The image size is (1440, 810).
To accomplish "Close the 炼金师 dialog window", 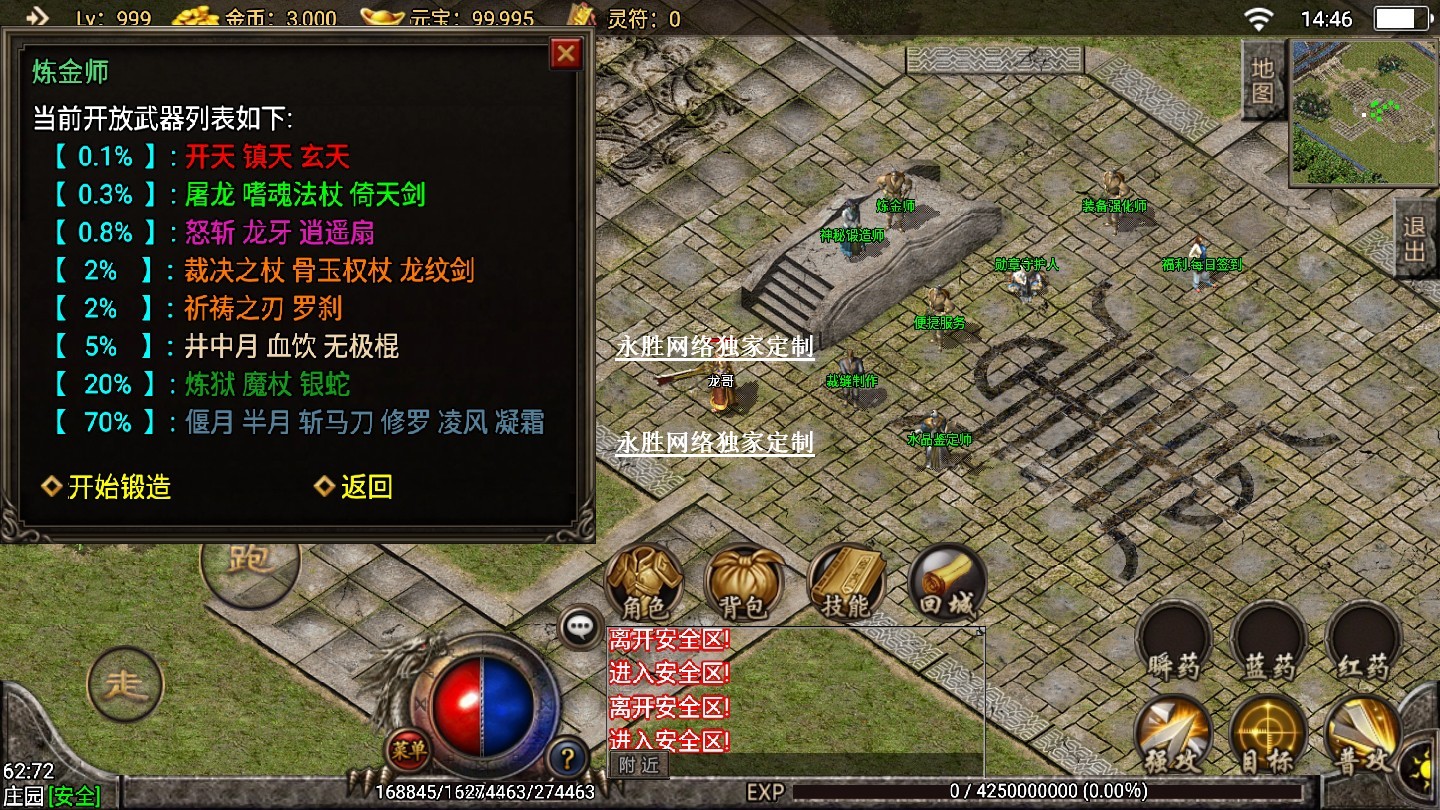I will point(566,54).
